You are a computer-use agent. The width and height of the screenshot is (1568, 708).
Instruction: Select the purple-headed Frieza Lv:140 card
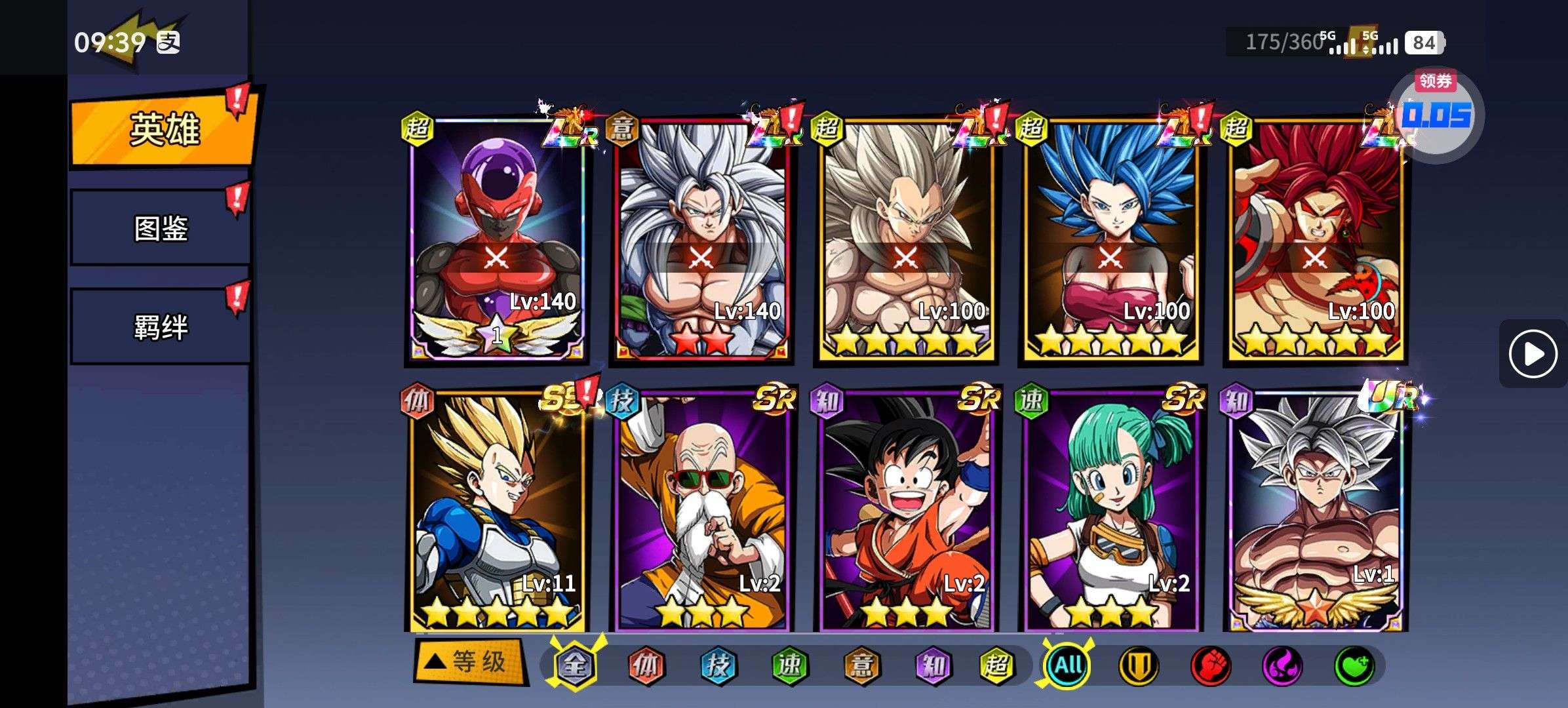click(x=496, y=240)
